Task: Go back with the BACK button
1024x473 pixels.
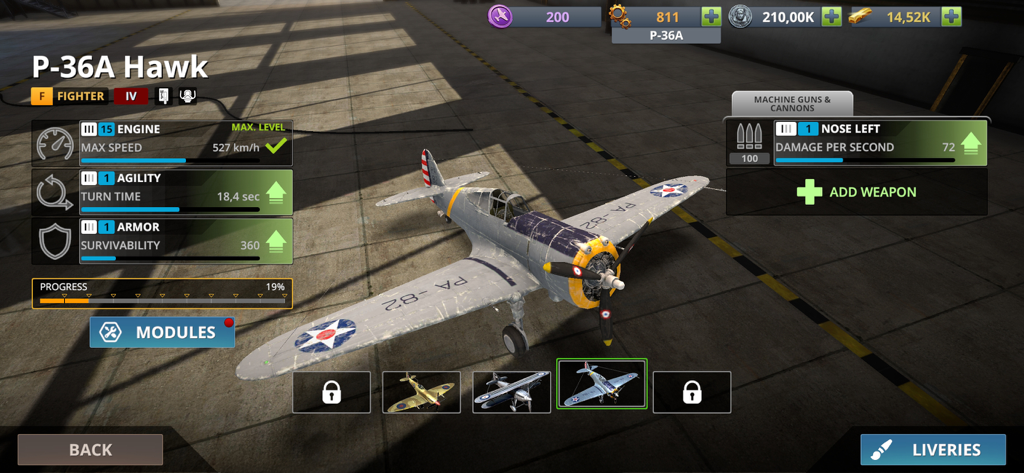Action: pos(90,450)
